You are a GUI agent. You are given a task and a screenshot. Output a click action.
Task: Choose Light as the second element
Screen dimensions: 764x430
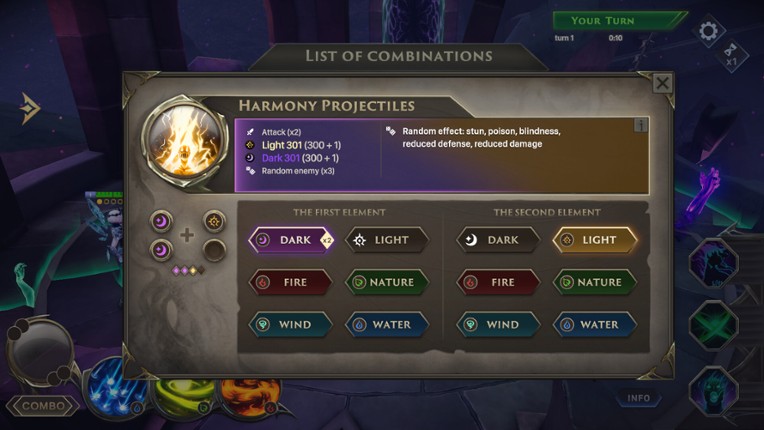point(595,240)
